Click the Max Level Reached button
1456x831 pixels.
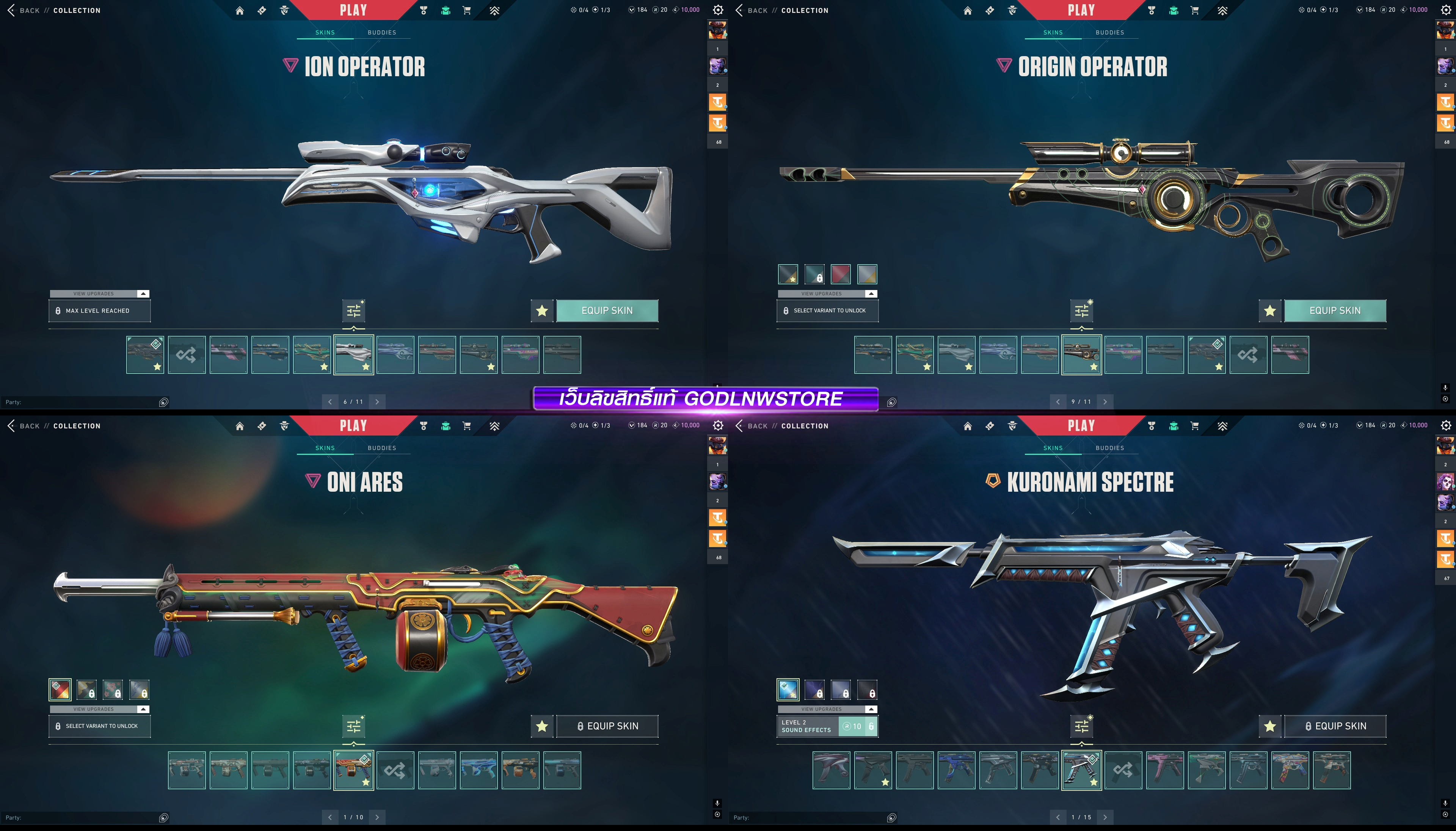(x=100, y=310)
